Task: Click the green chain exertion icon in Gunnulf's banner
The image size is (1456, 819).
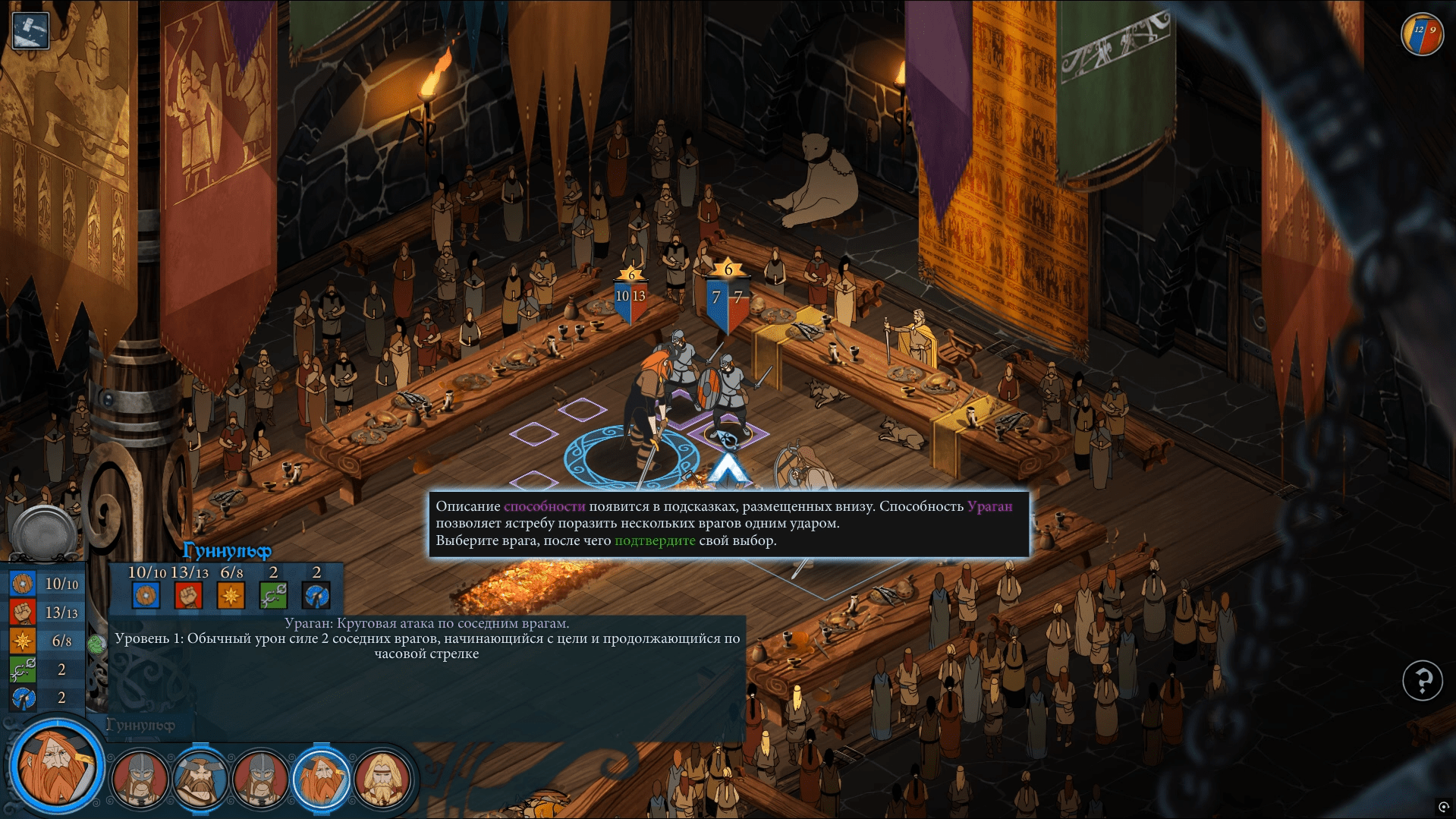Action: point(273,595)
